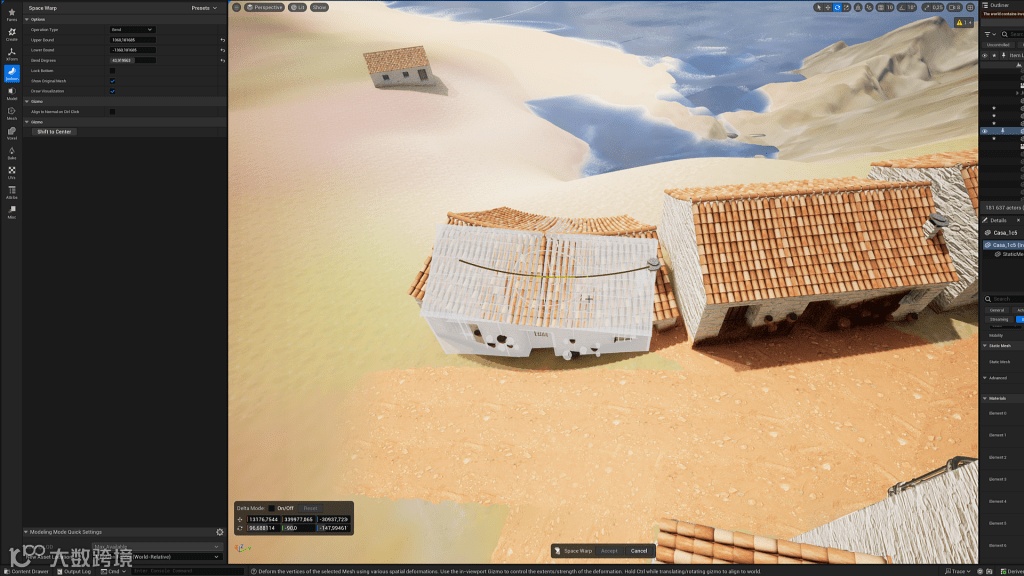Open the Operation Type dropdown
Viewport: 1024px width, 576px height.
(x=132, y=30)
